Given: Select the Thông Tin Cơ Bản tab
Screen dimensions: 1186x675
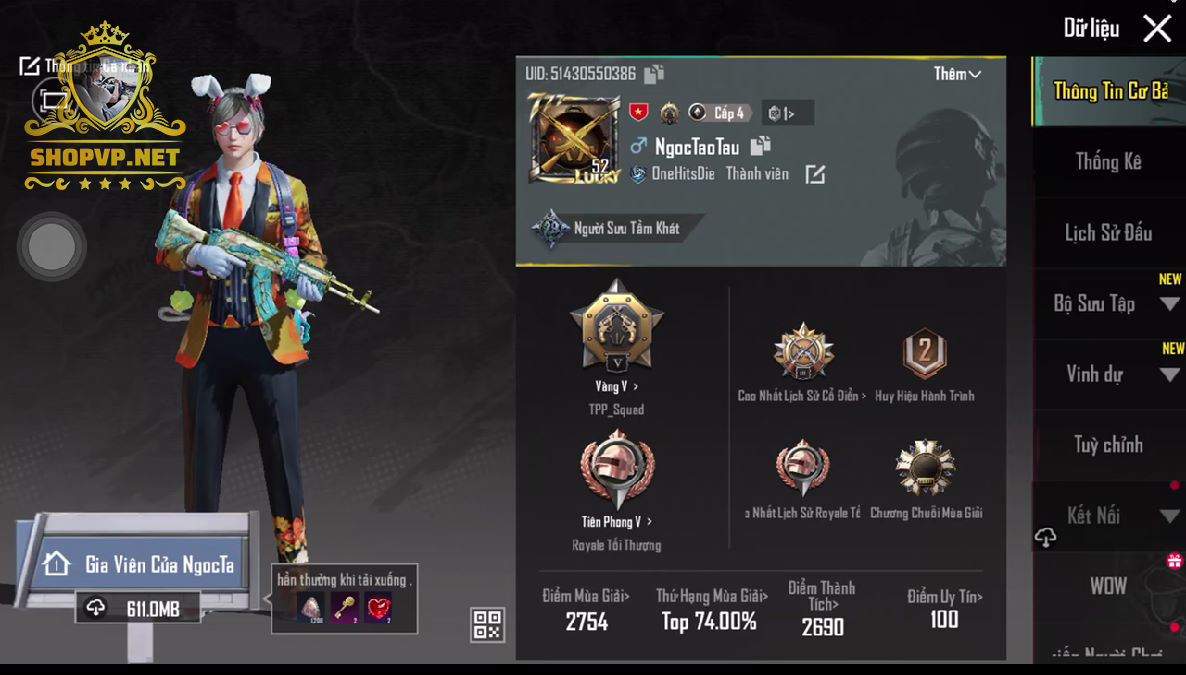Looking at the screenshot, I should tap(1109, 91).
